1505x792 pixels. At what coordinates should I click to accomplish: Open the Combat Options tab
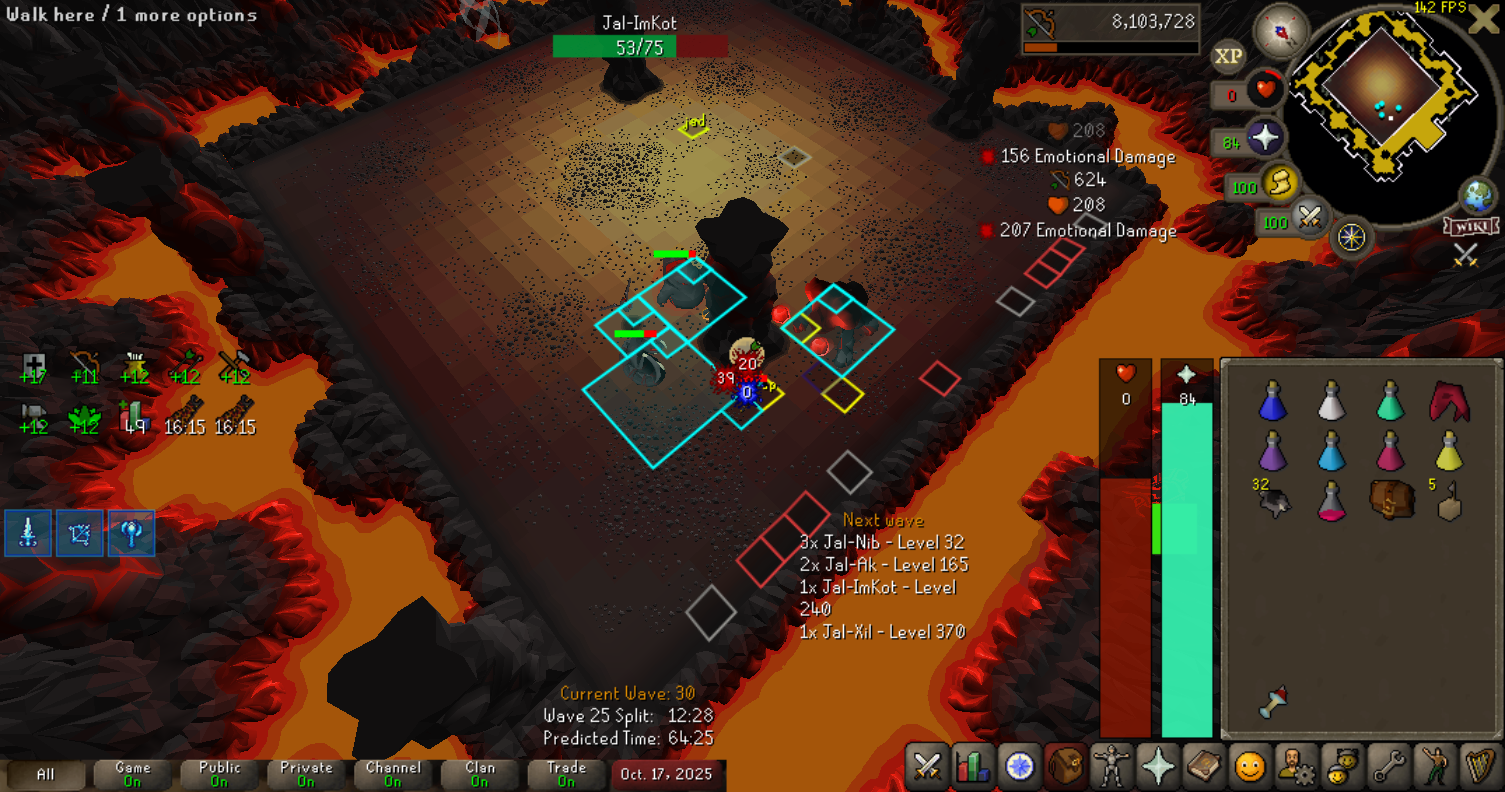[928, 767]
